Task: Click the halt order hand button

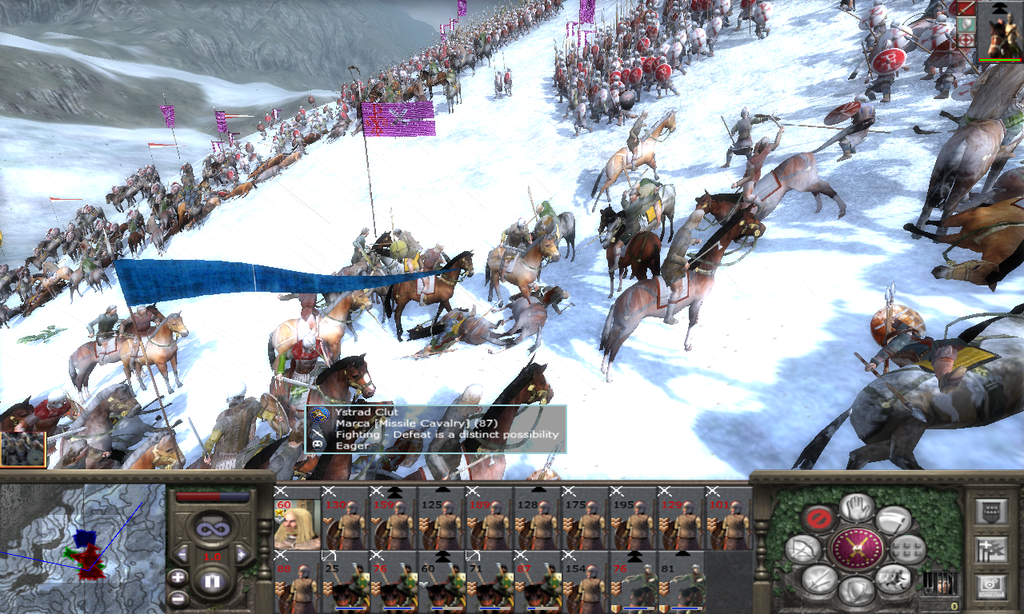Action: 856,507
